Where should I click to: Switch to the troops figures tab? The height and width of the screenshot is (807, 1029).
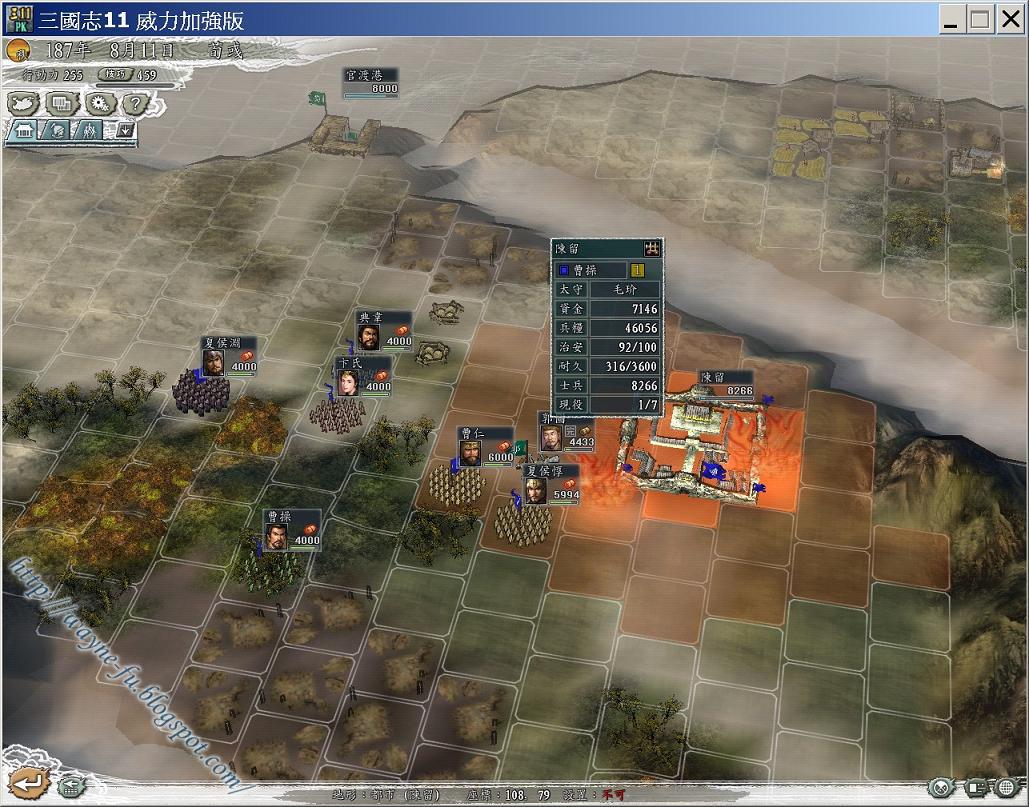click(90, 130)
